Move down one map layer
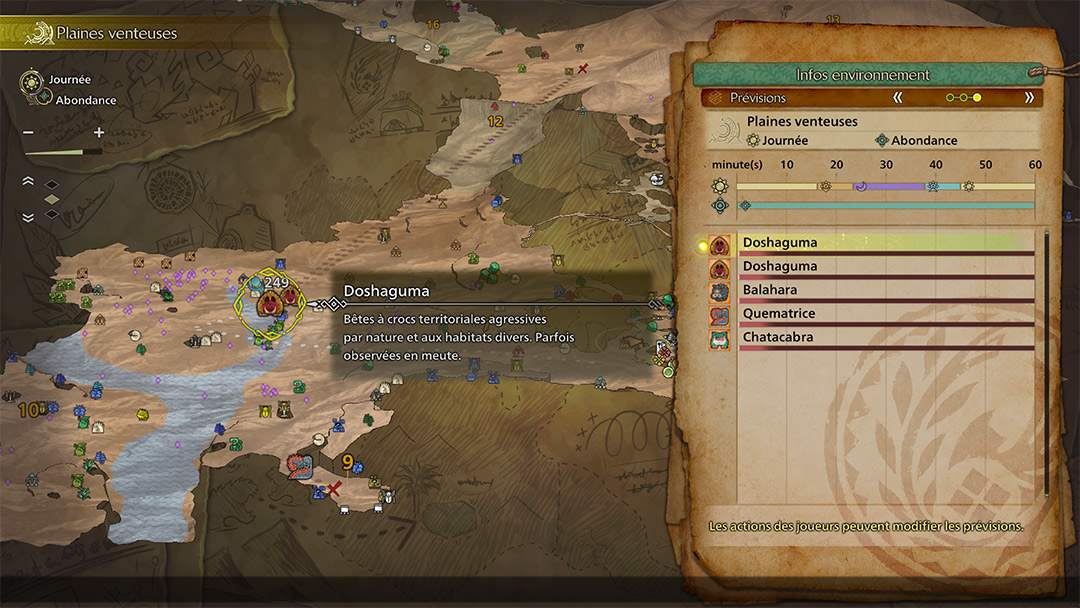This screenshot has height=608, width=1080. tap(28, 217)
